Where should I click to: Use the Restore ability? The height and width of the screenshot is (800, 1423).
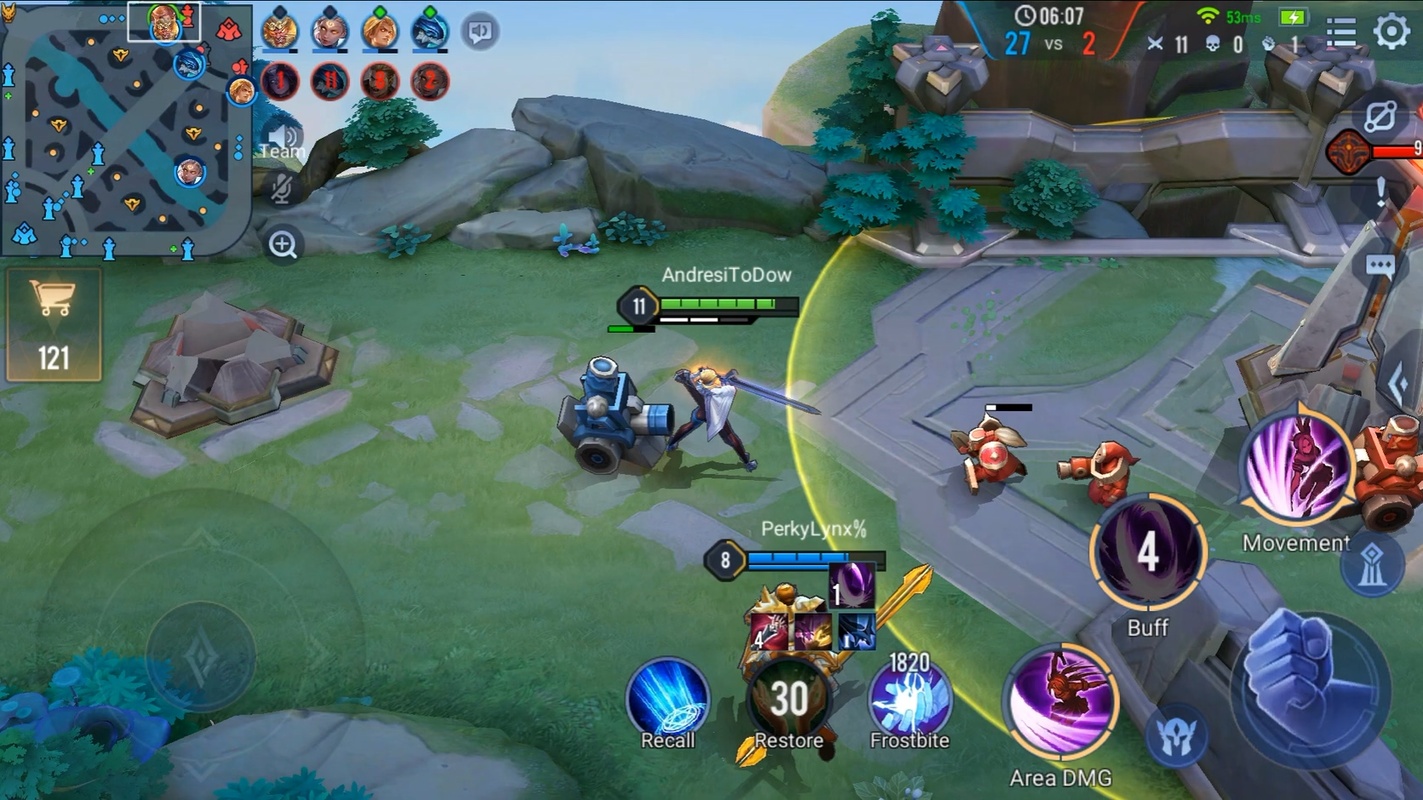pos(789,697)
